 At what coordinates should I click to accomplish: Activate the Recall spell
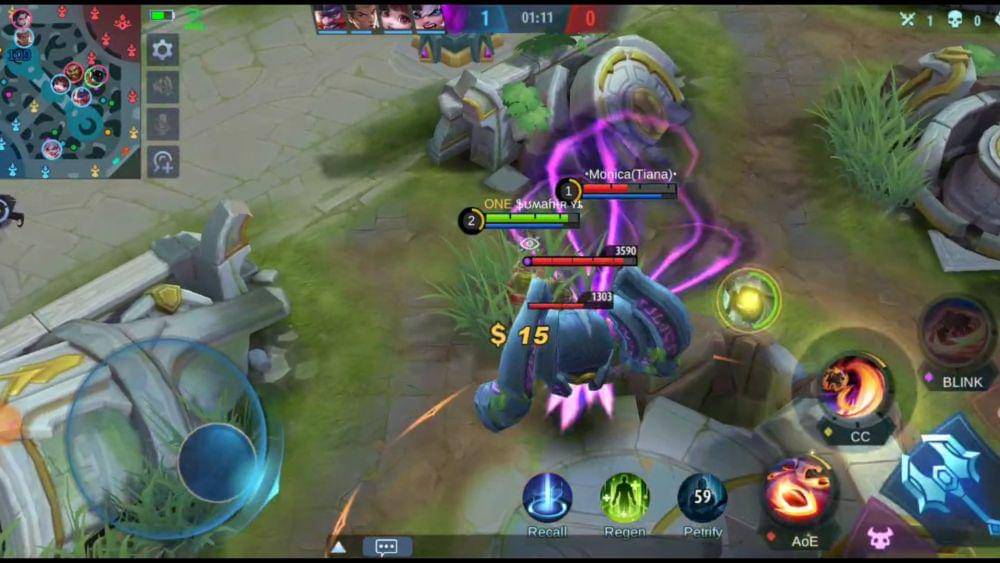pyautogui.click(x=548, y=497)
